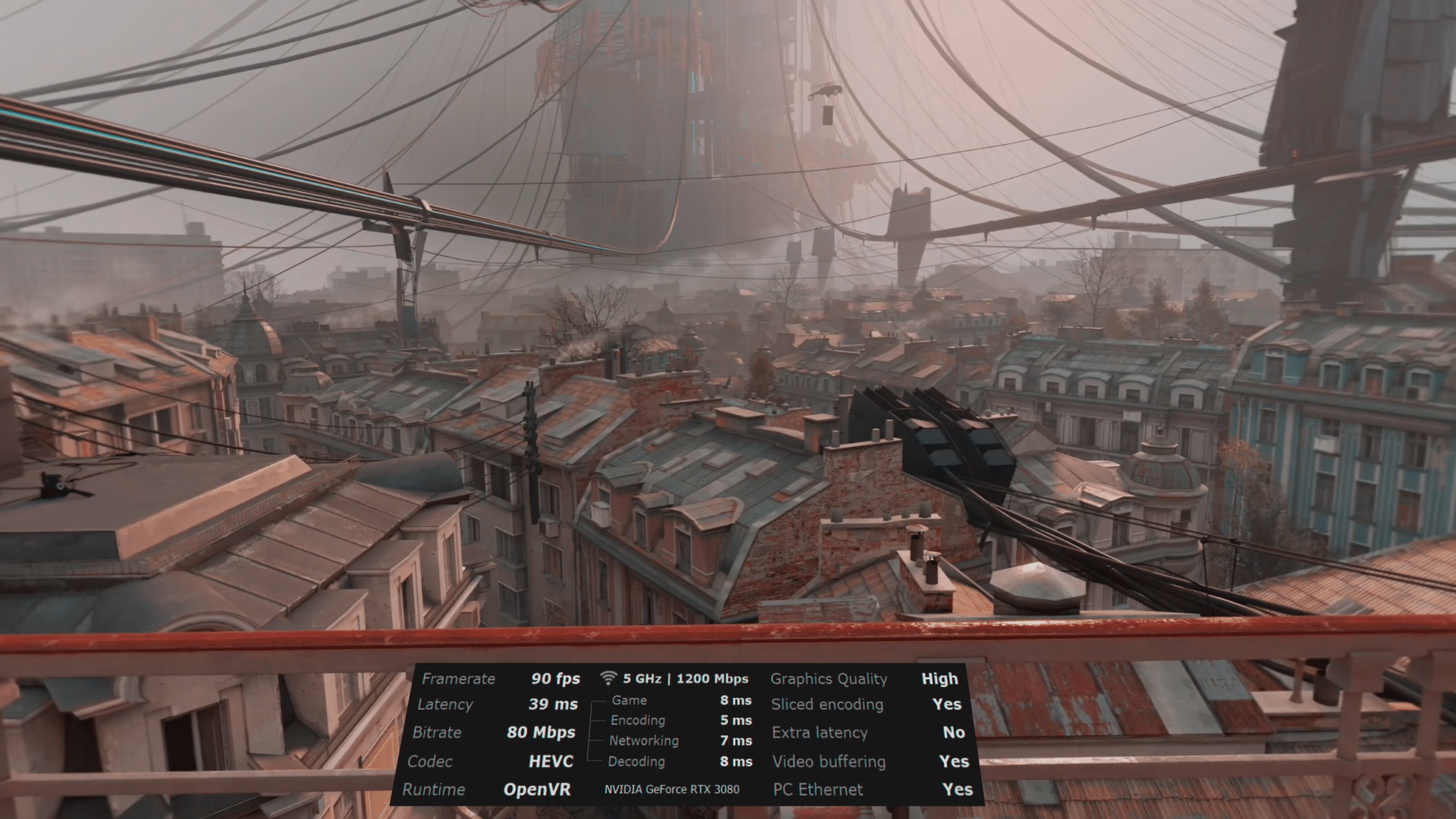The image size is (1456, 819).
Task: Collapse the Networking latency detail
Action: (643, 741)
